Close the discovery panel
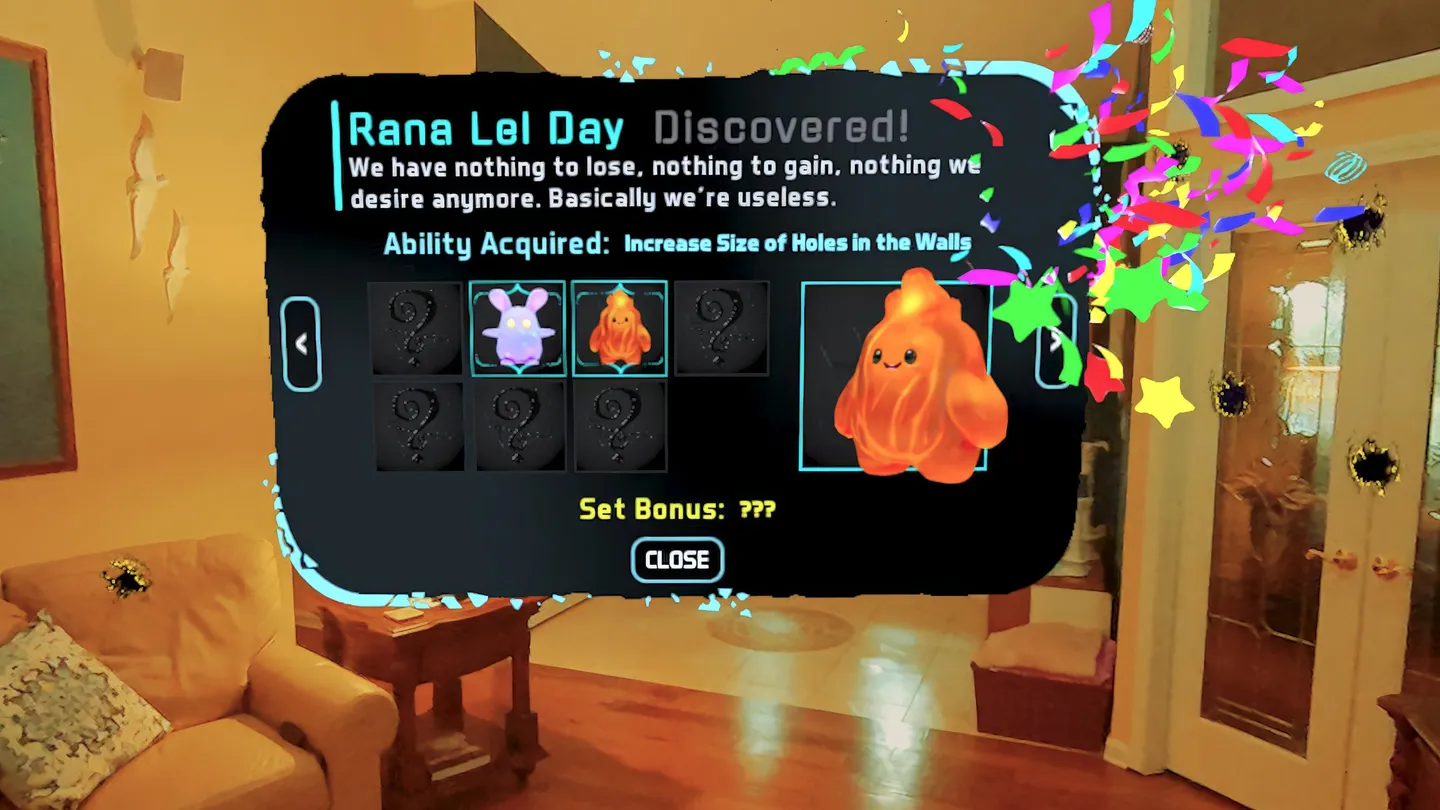The height and width of the screenshot is (810, 1440). (x=677, y=560)
